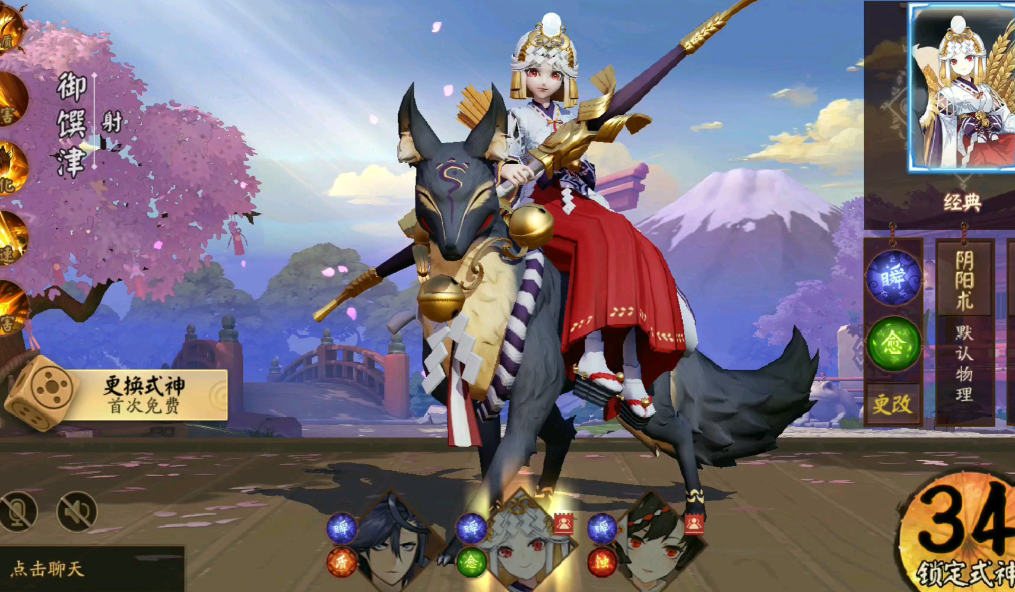Open the 点击聊天 chat box
1015x592 pixels.
tap(88, 569)
